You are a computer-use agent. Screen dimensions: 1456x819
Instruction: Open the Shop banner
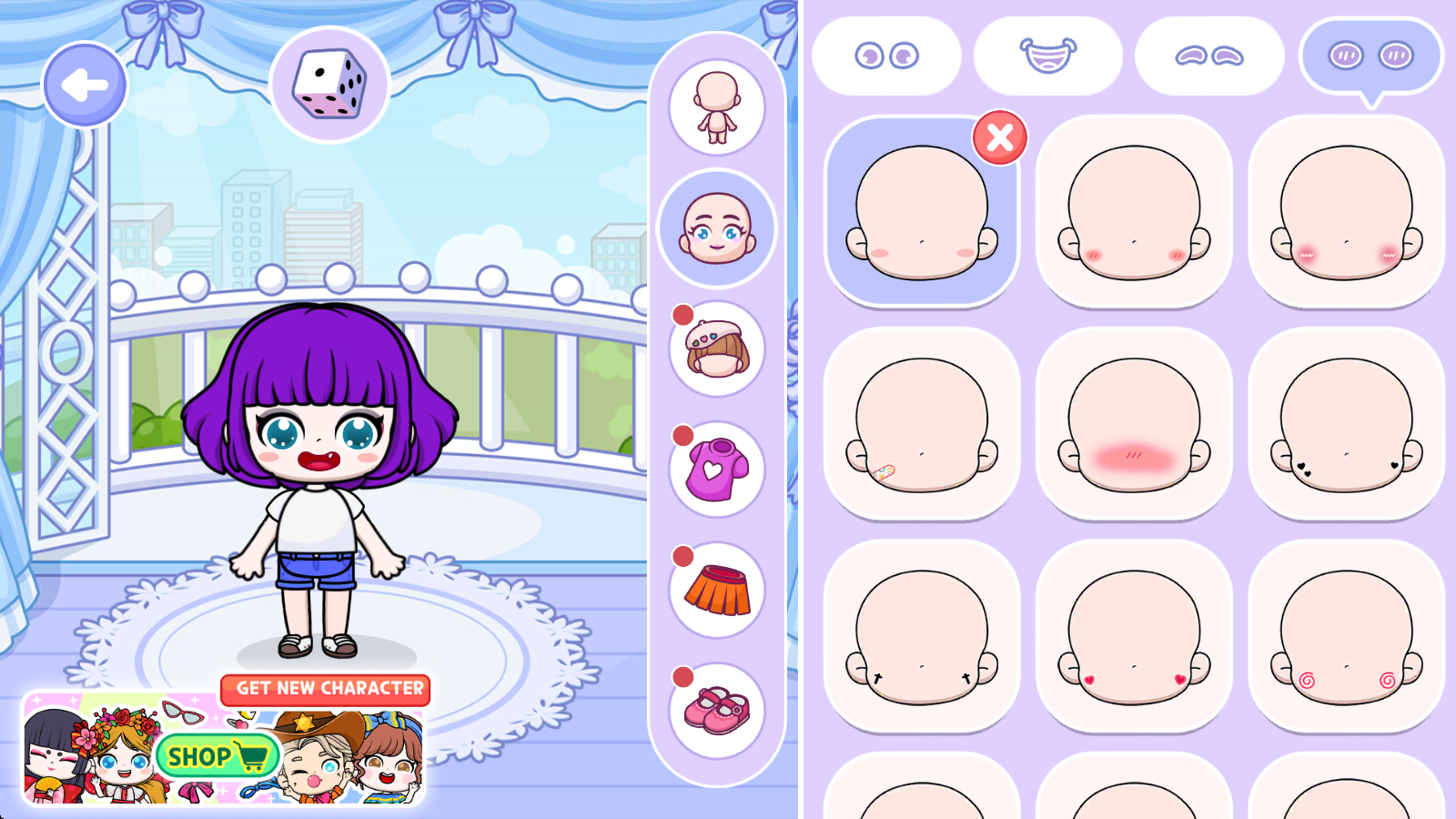pos(218,755)
